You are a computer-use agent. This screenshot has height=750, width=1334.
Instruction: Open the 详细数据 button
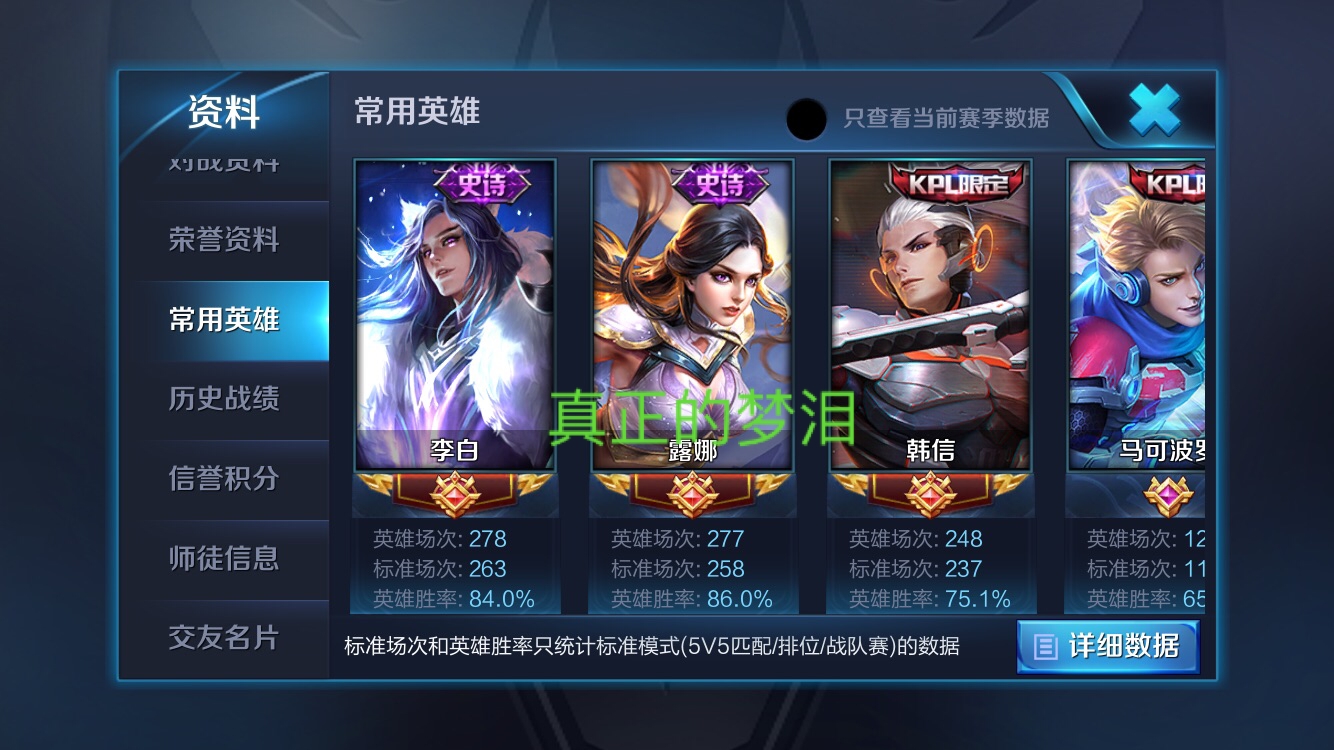click(1108, 647)
